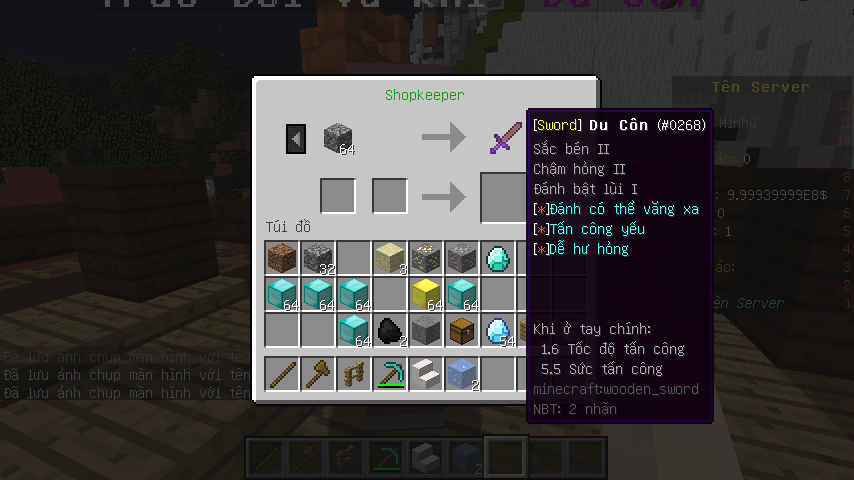The height and width of the screenshot is (480, 854).
Task: Pick up the stack of 32 cobblestone
Action: [x=319, y=259]
